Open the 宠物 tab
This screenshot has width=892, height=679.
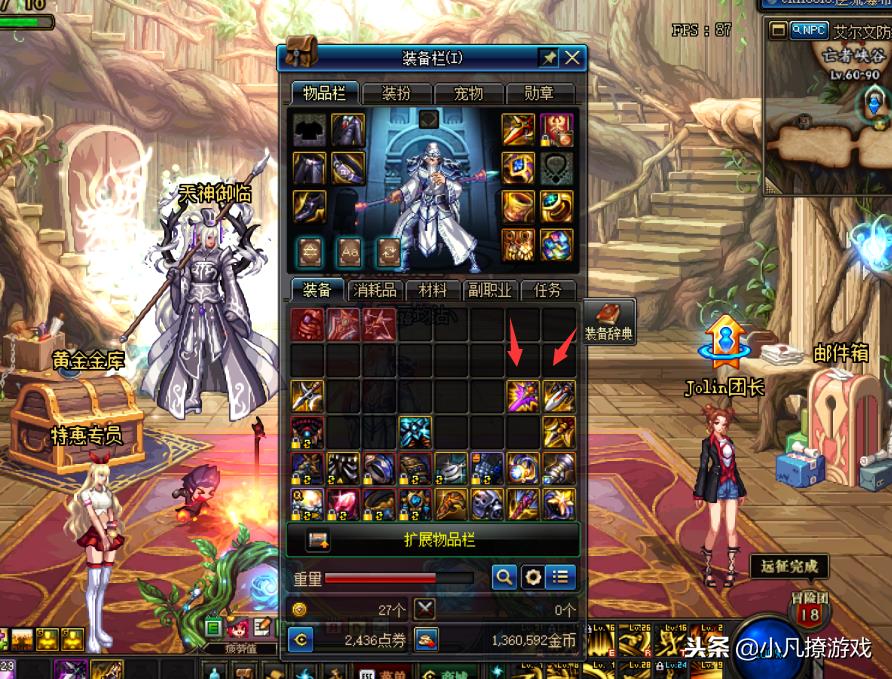click(467, 94)
